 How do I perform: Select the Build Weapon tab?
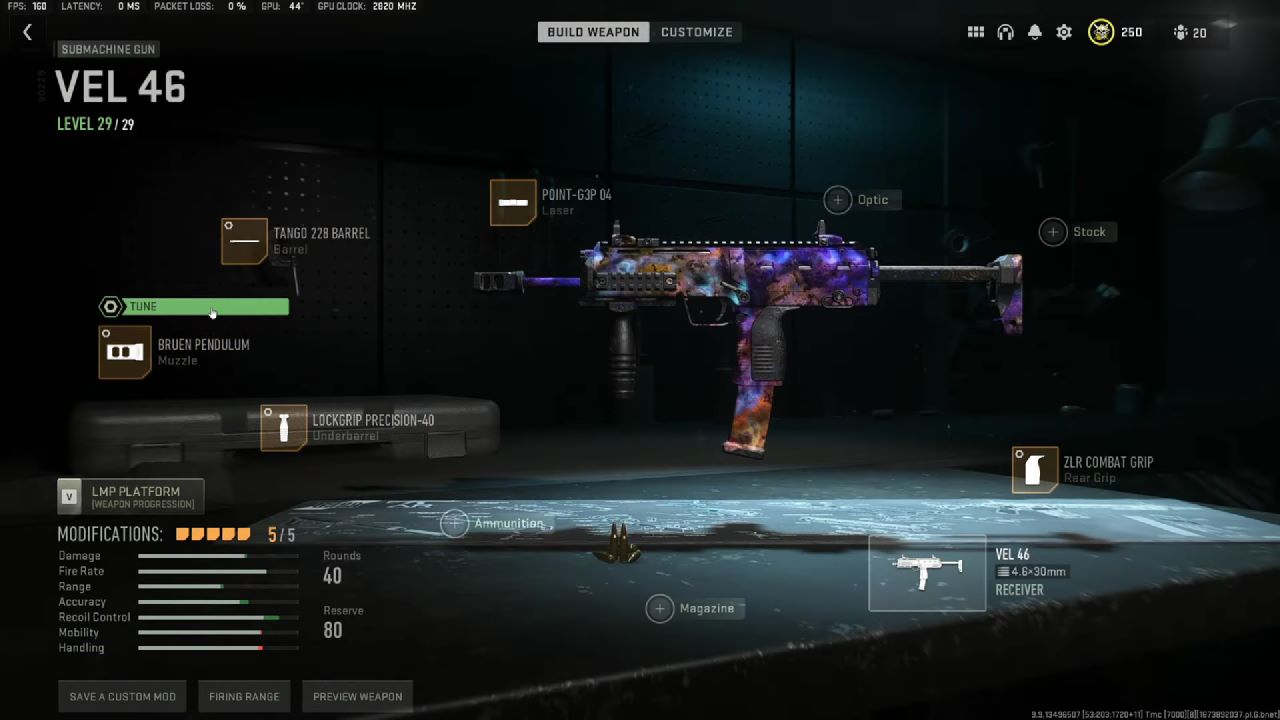point(592,31)
